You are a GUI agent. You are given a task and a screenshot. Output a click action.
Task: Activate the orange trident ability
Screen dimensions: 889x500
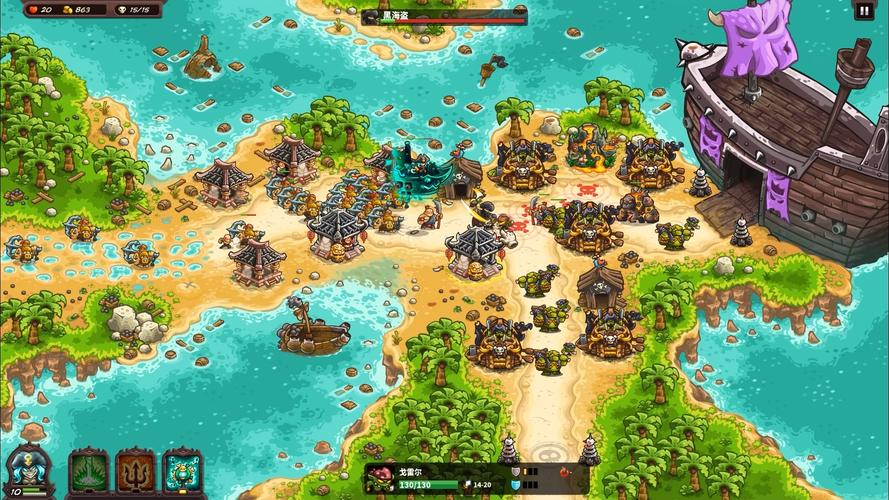(135, 471)
